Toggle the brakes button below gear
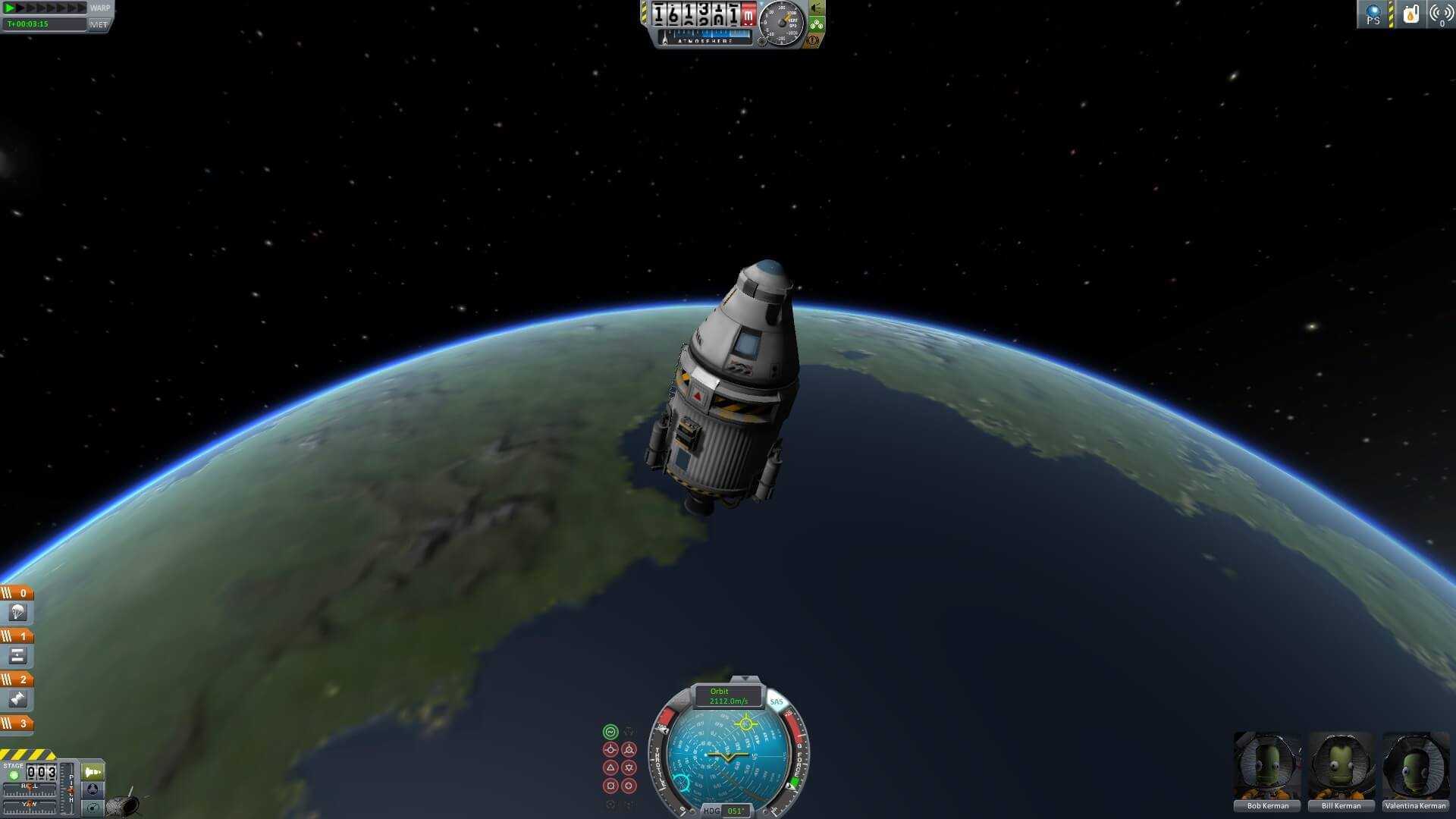1456x819 pixels. pyautogui.click(x=813, y=39)
